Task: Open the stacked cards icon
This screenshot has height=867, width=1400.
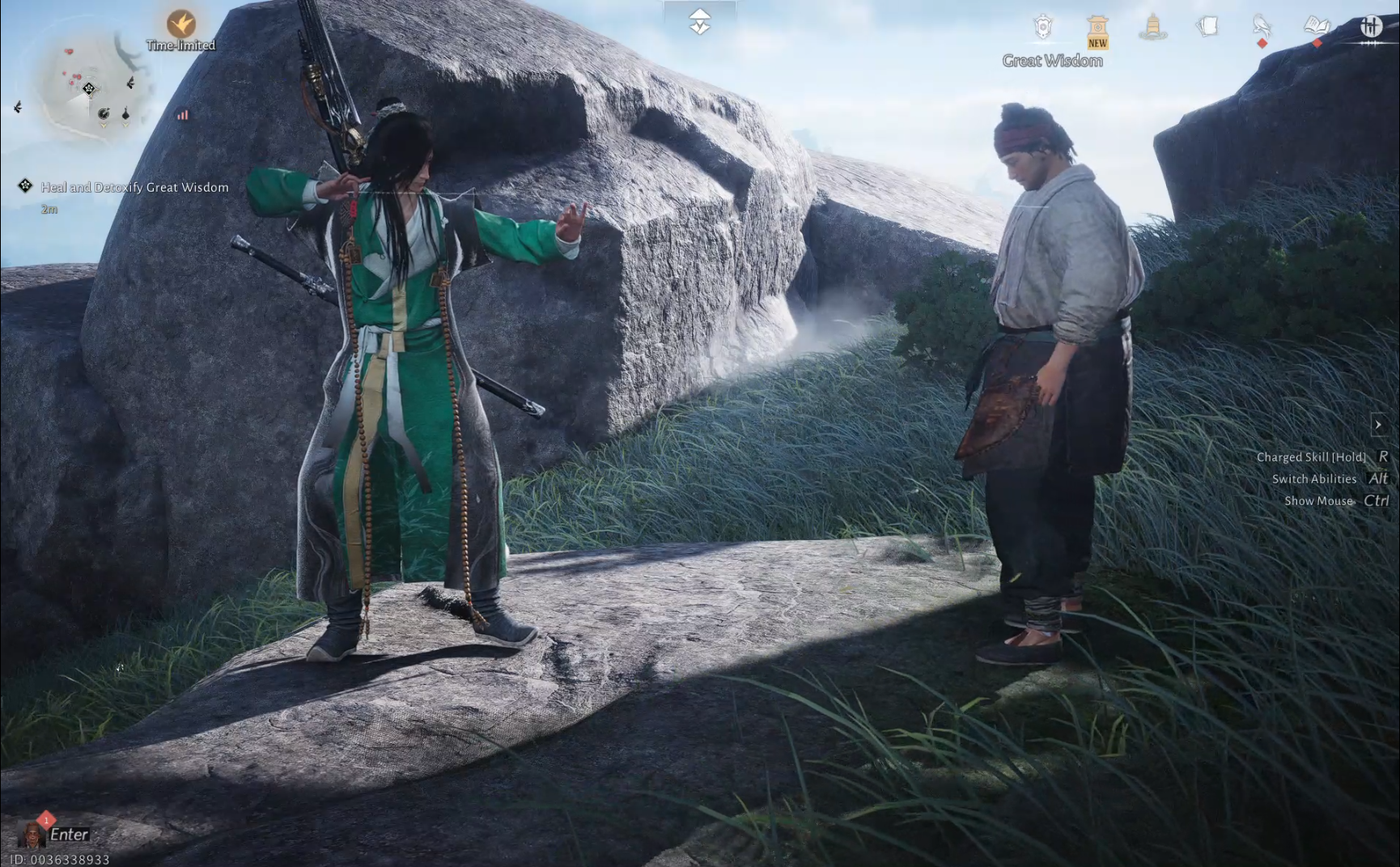Action: 1207,27
